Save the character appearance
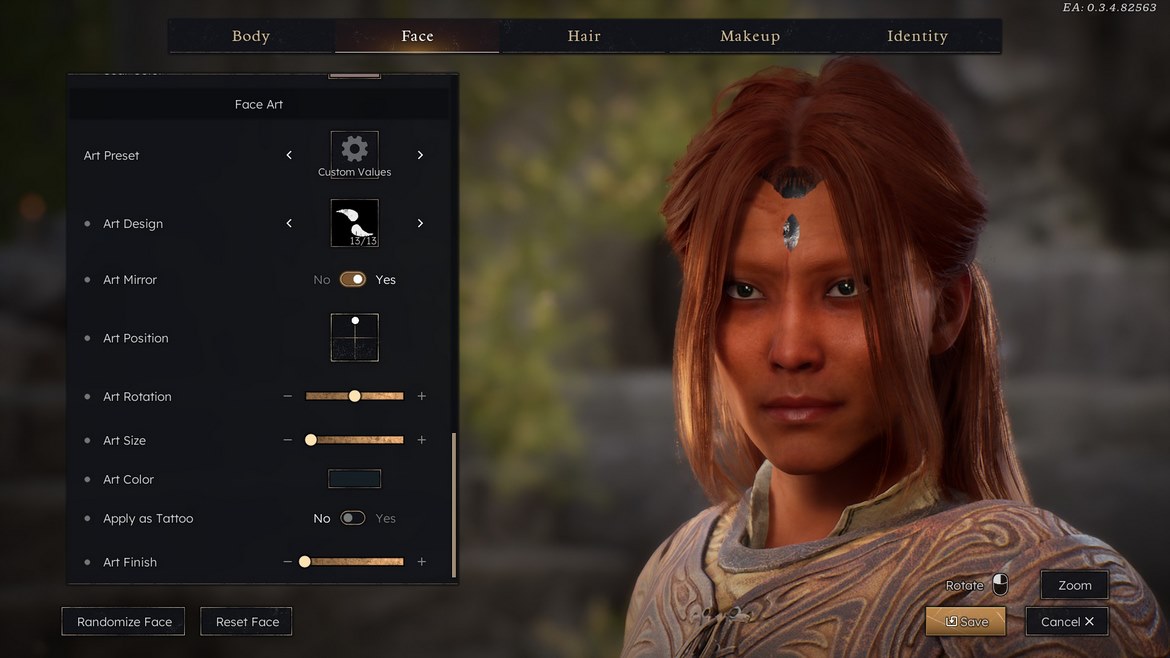 [965, 622]
